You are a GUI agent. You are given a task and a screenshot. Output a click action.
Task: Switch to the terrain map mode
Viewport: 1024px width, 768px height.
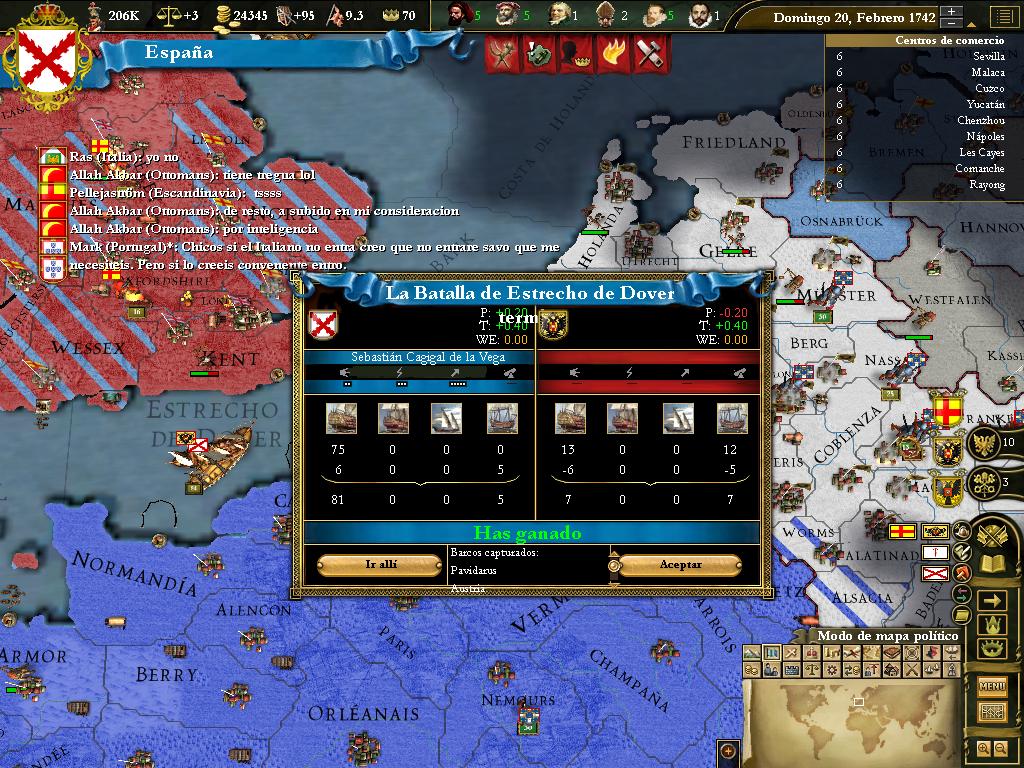(x=751, y=653)
